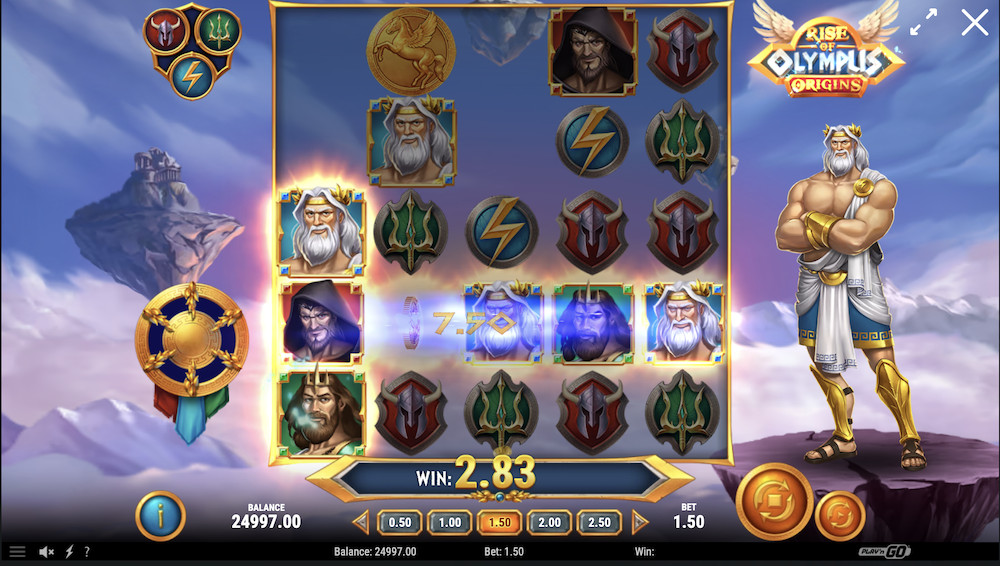Decrease bet with the left arrow
This screenshot has height=566, width=1000.
pyautogui.click(x=361, y=522)
